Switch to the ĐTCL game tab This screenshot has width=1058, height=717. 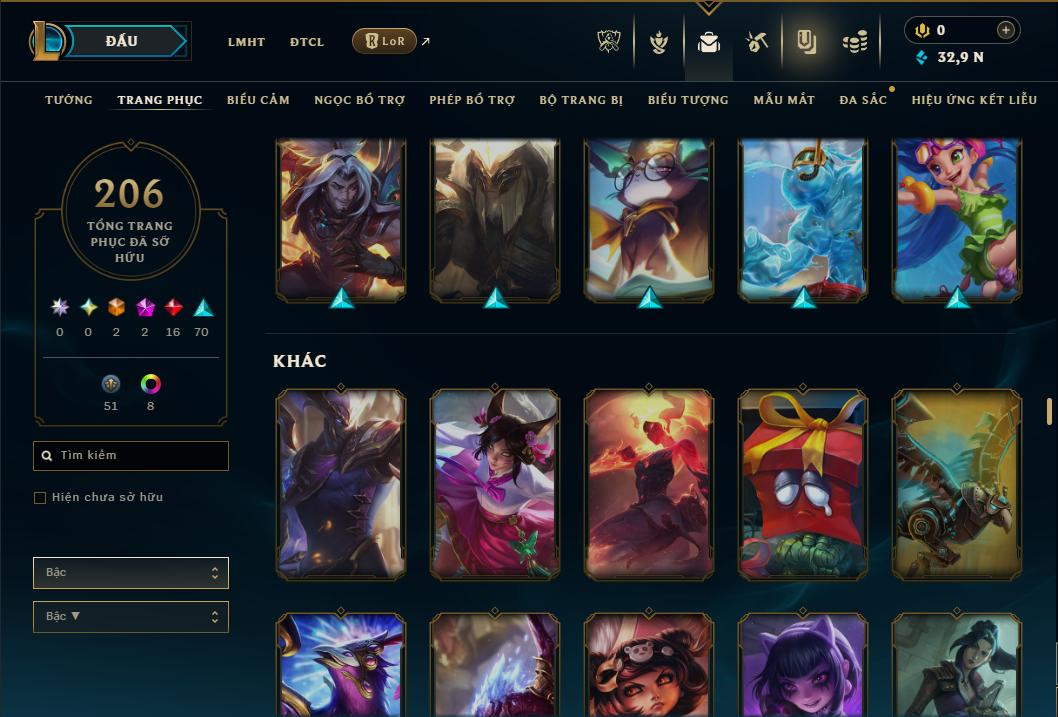tap(307, 42)
